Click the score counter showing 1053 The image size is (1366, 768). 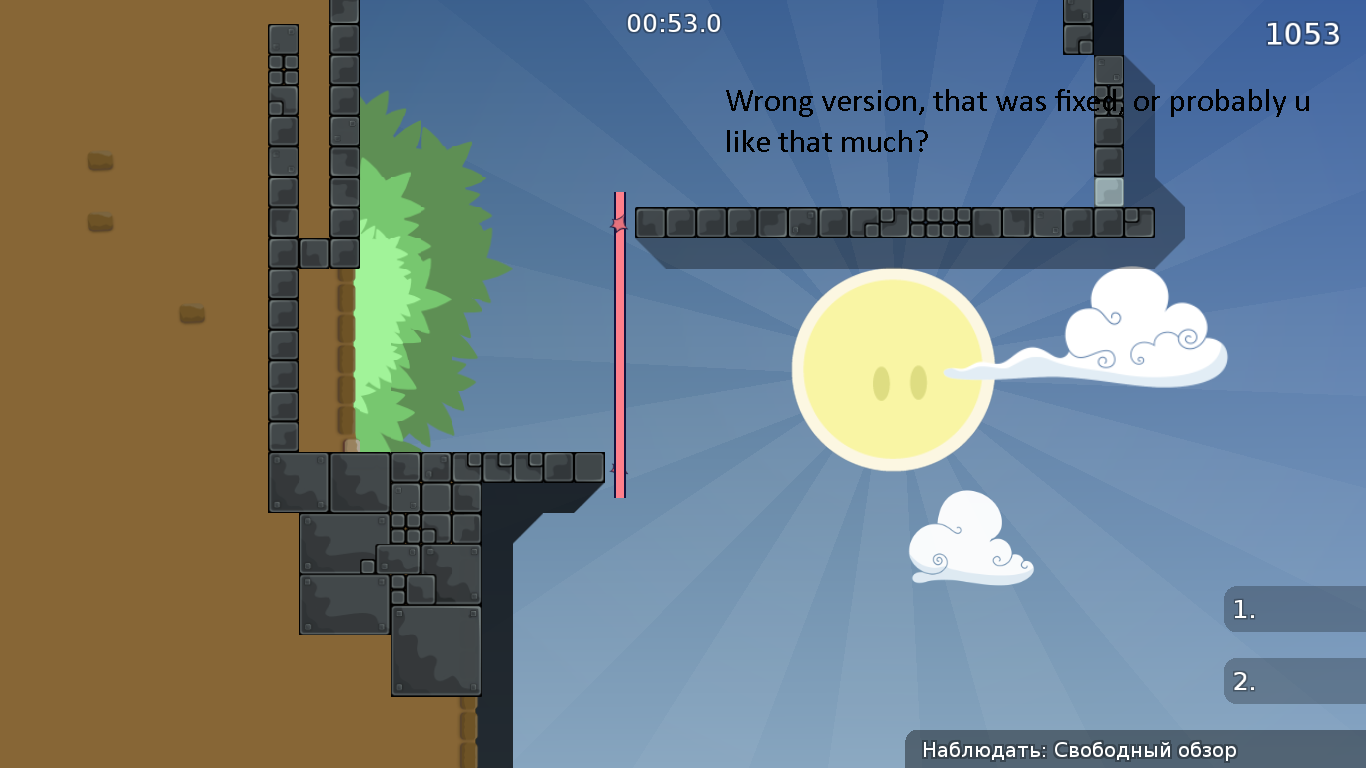tap(1304, 33)
